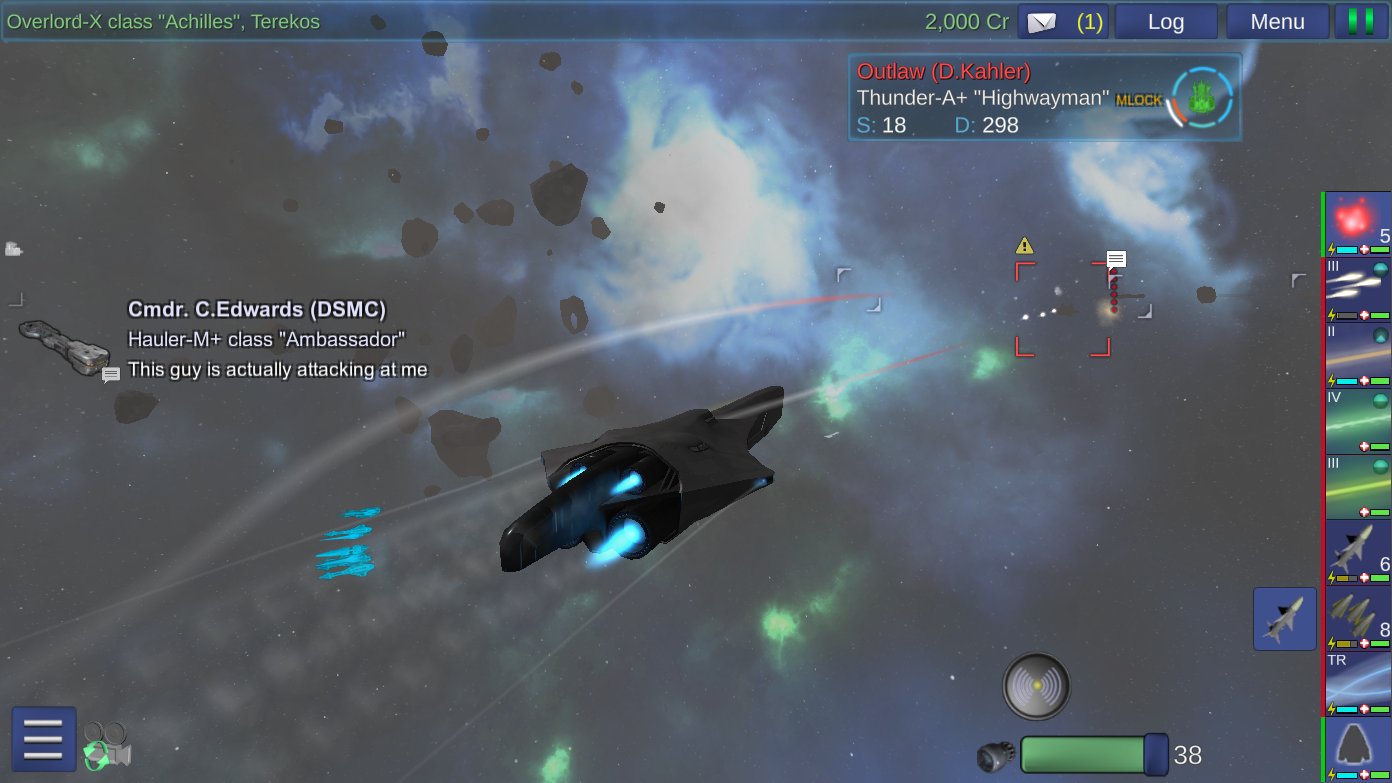Open the Menu button

[1277, 22]
